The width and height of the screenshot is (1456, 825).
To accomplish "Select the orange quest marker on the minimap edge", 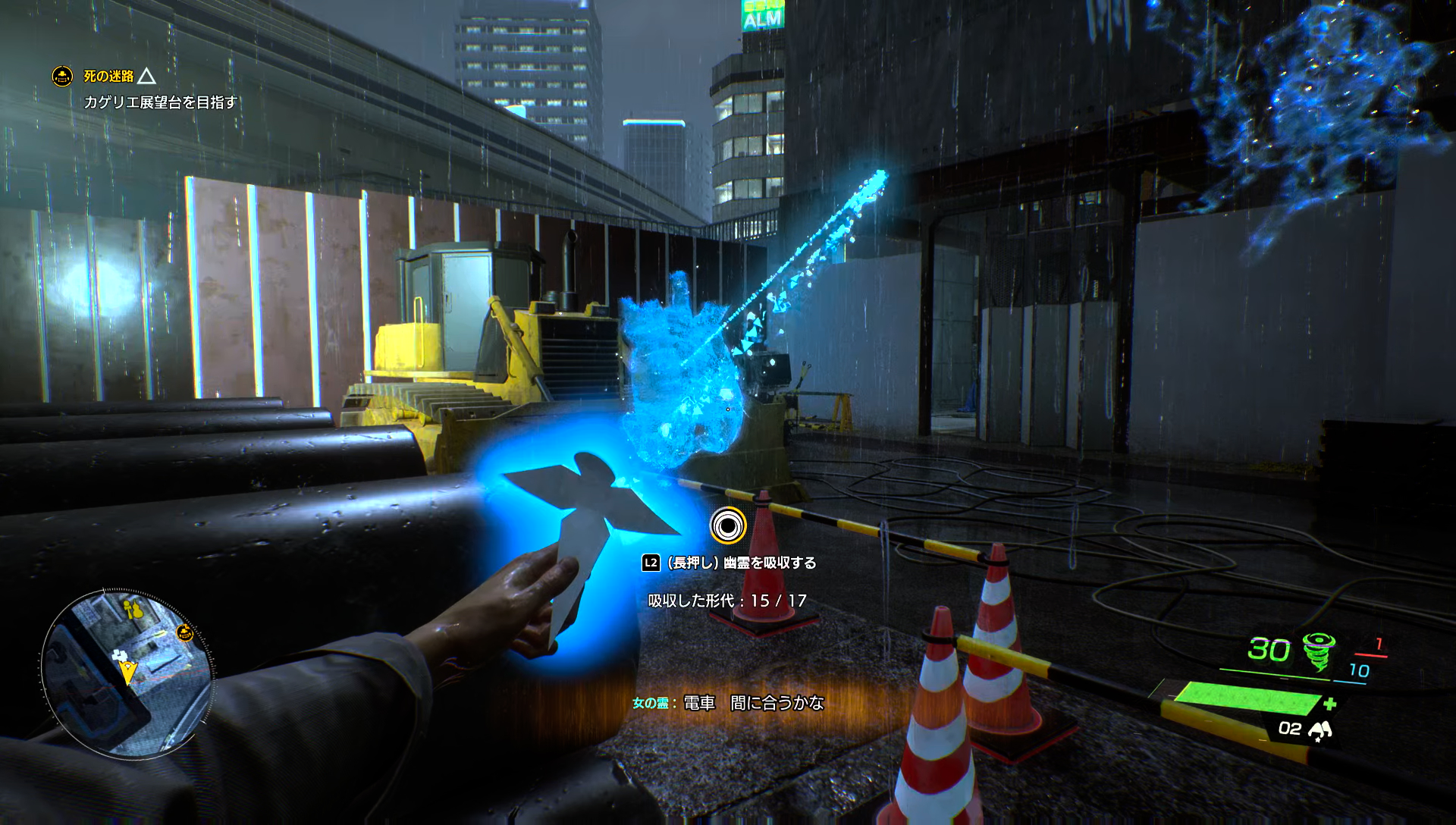I will tap(184, 632).
